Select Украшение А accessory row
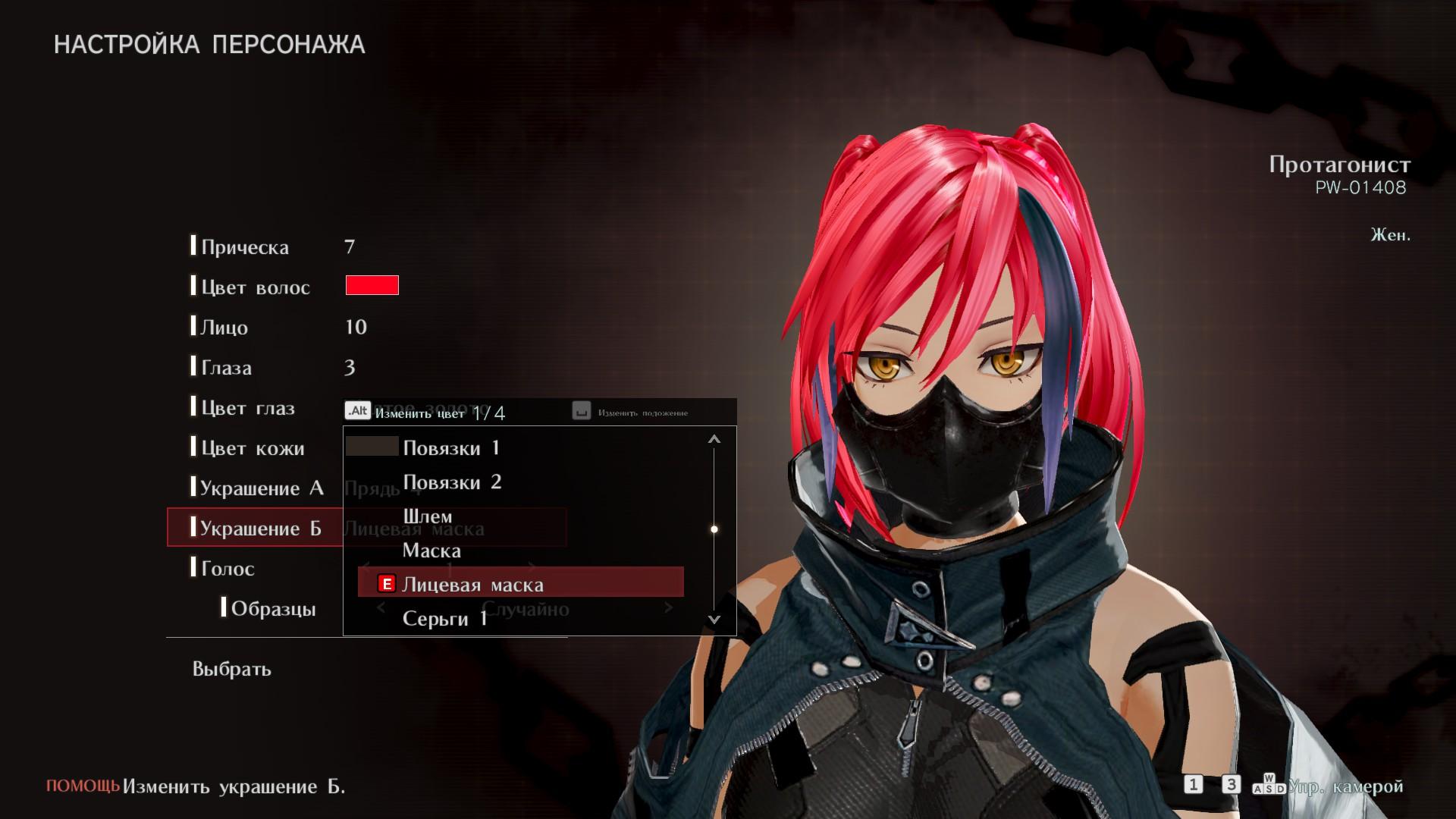 (261, 488)
